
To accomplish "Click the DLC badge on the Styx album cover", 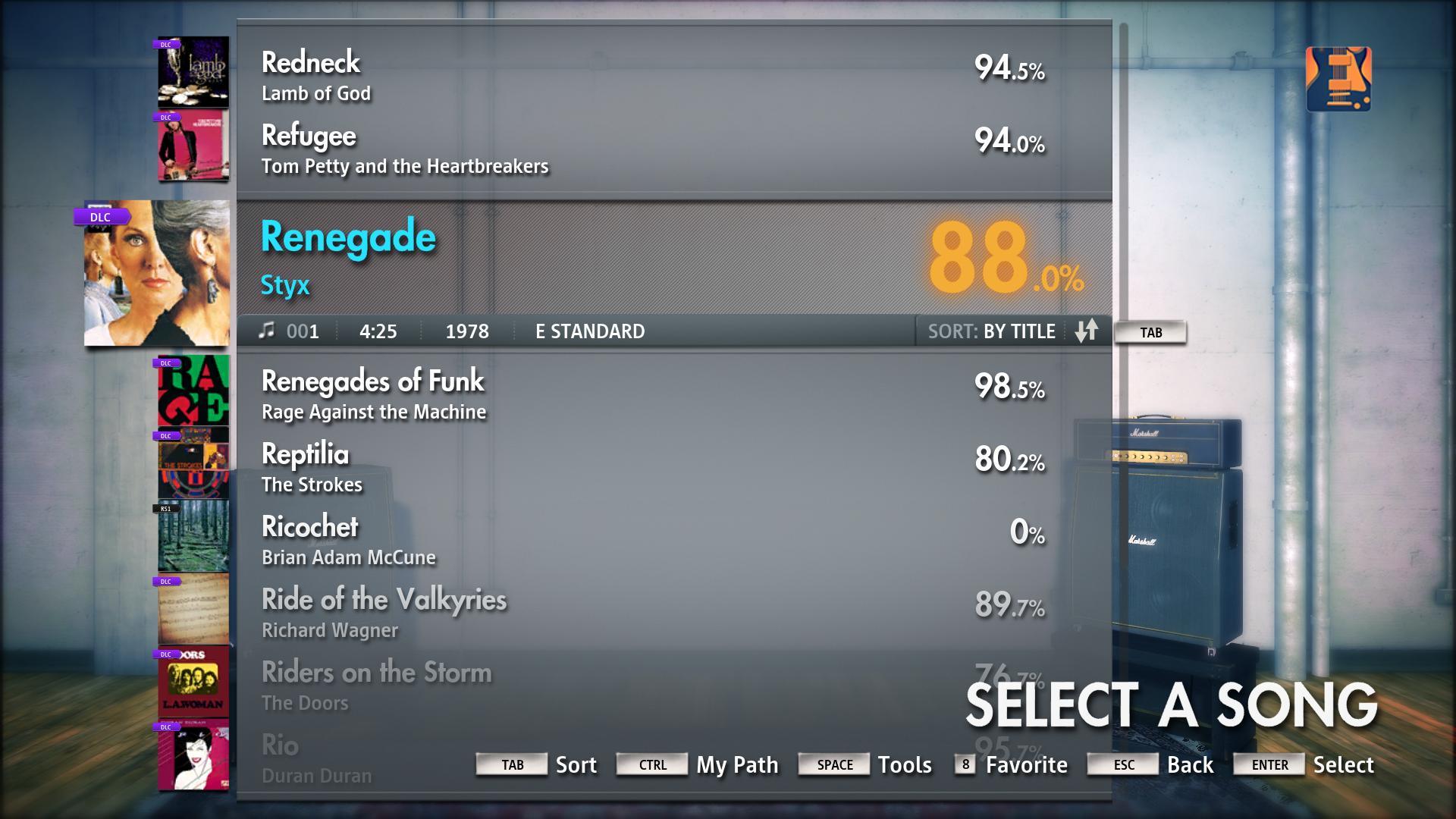I will 101,217.
